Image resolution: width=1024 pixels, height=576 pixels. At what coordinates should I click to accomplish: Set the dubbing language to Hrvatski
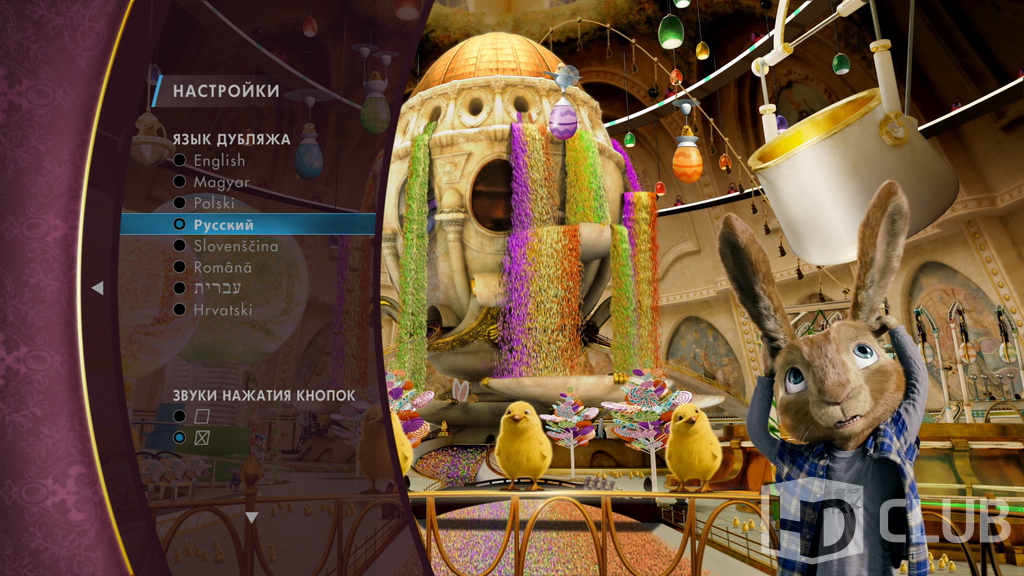(x=223, y=310)
